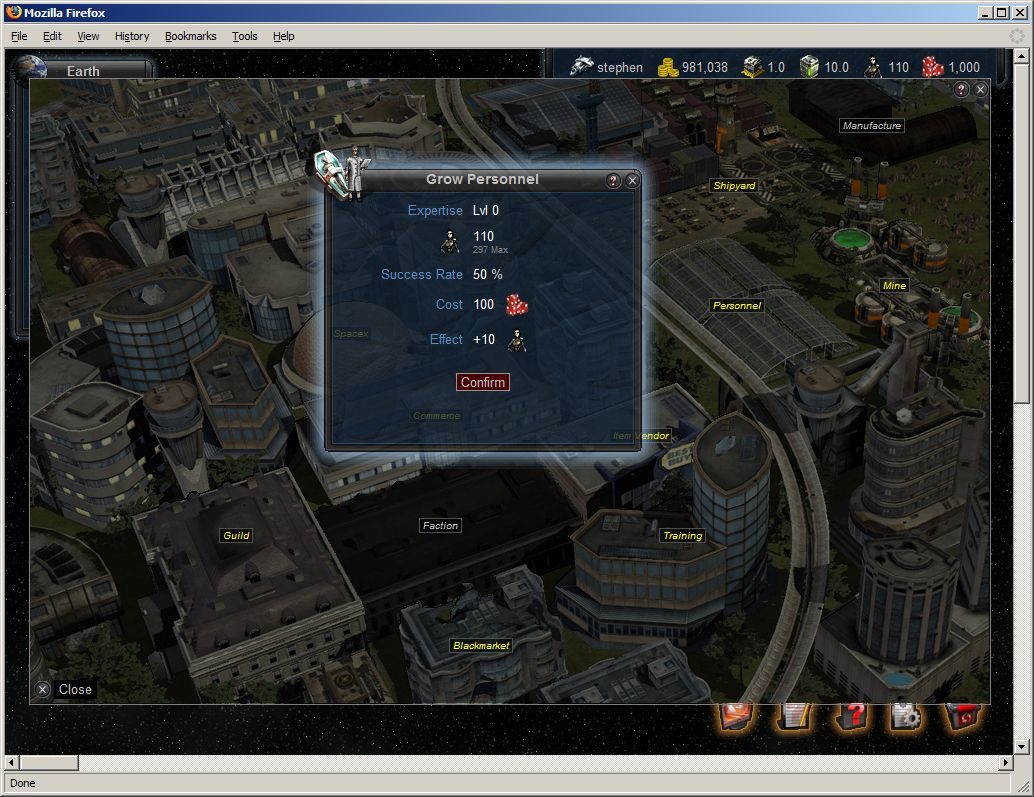Select the Manufacture building label
1034x797 pixels.
tap(872, 126)
